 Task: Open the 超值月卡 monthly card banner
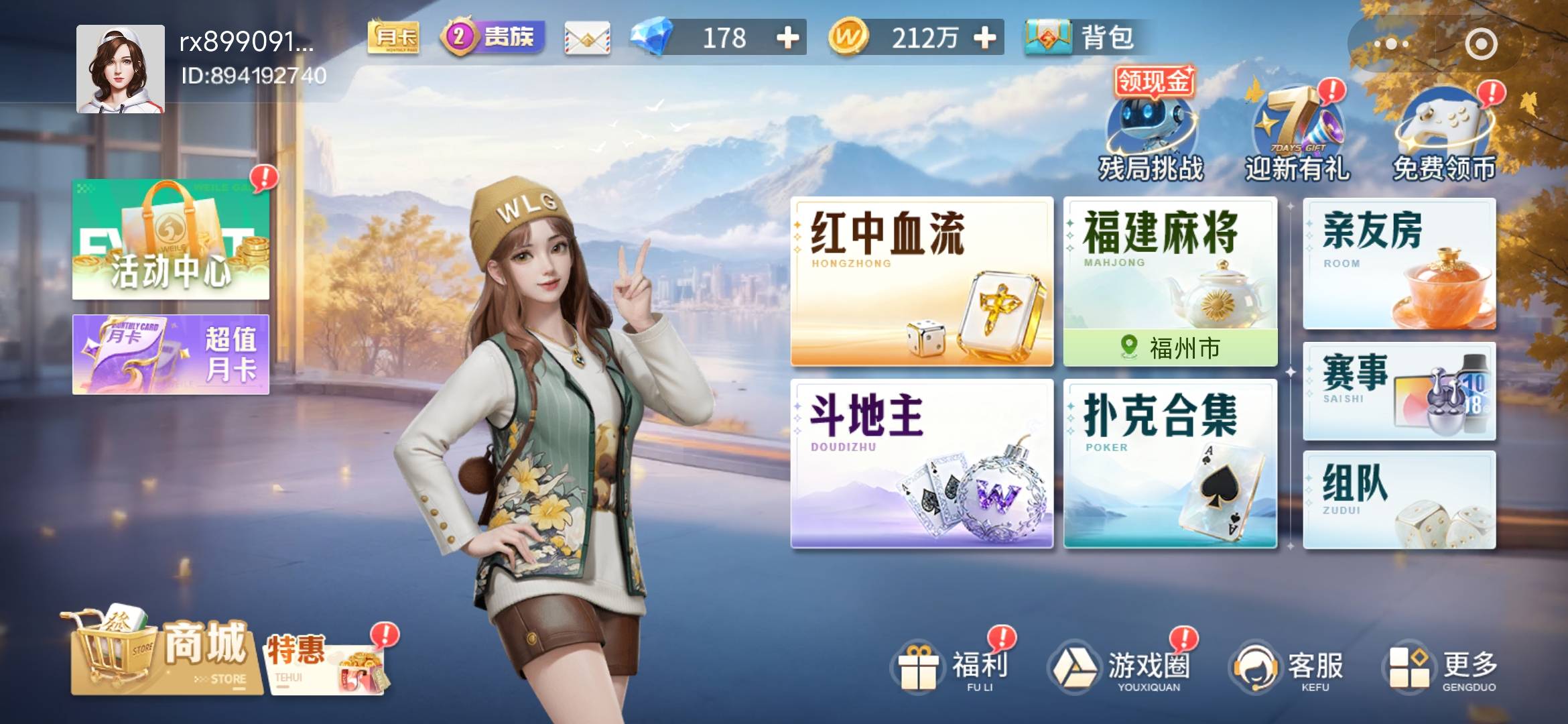click(x=171, y=353)
